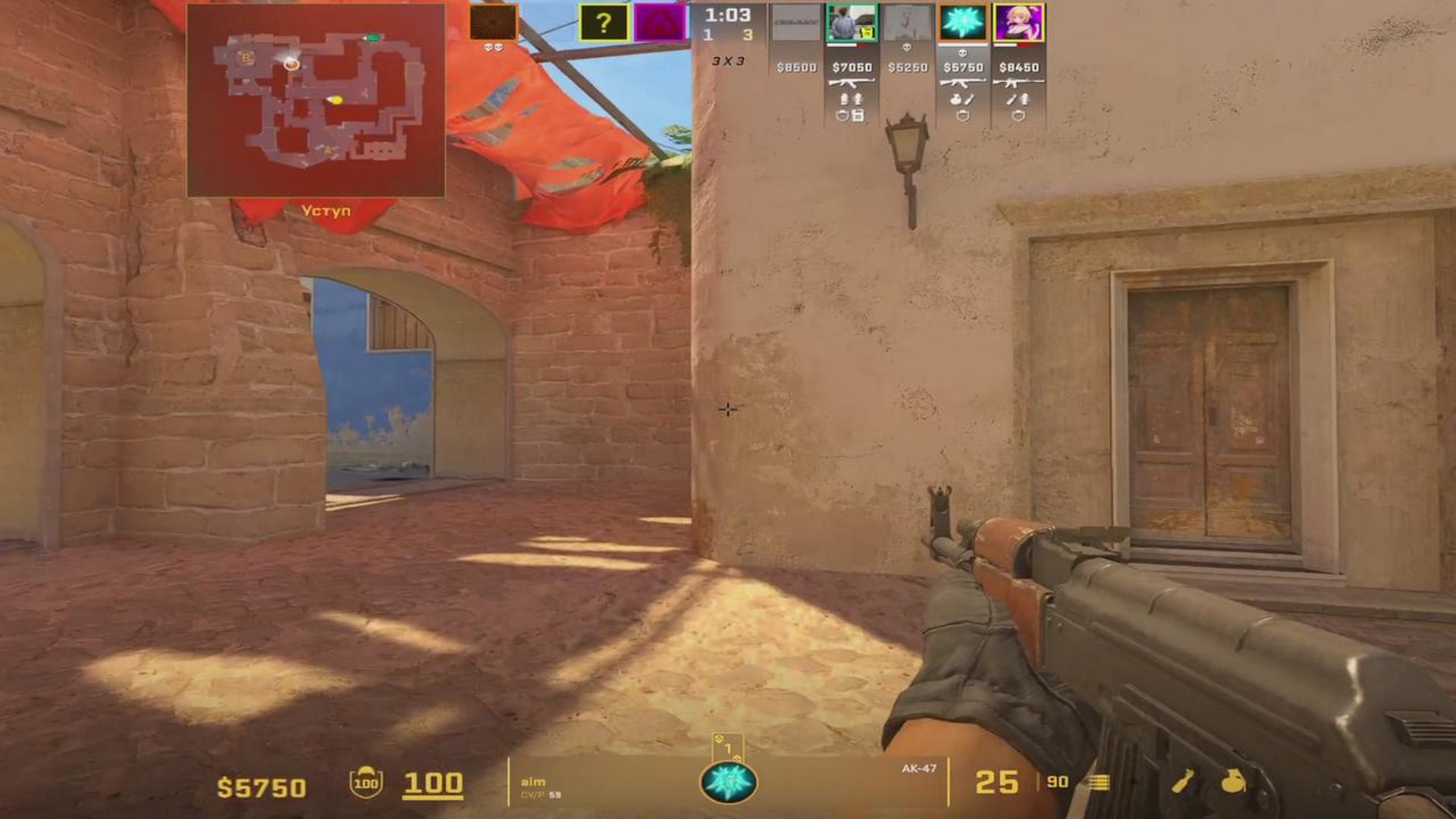Click the faded dead player avatar above $5250
Screen dimensions: 1456x819
click(908, 24)
